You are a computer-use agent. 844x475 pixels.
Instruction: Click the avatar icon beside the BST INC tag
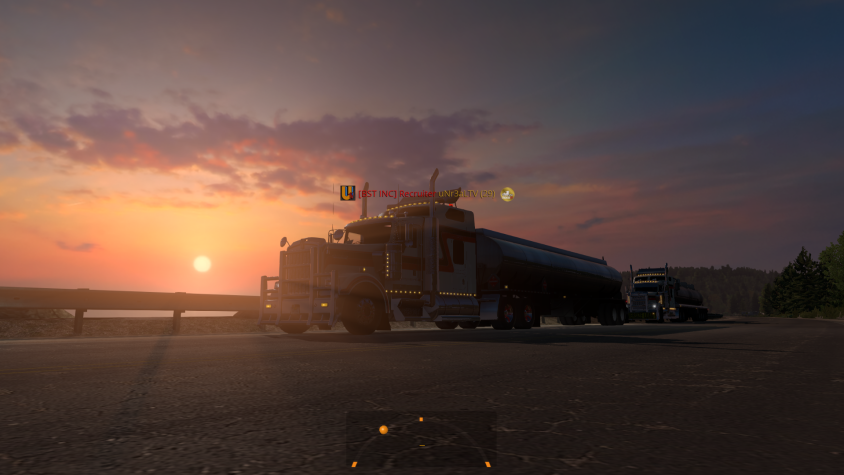tap(347, 193)
